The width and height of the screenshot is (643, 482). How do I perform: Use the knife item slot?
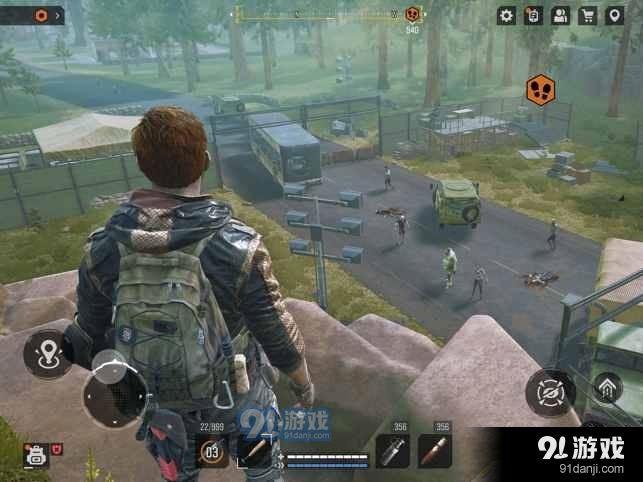click(x=435, y=452)
